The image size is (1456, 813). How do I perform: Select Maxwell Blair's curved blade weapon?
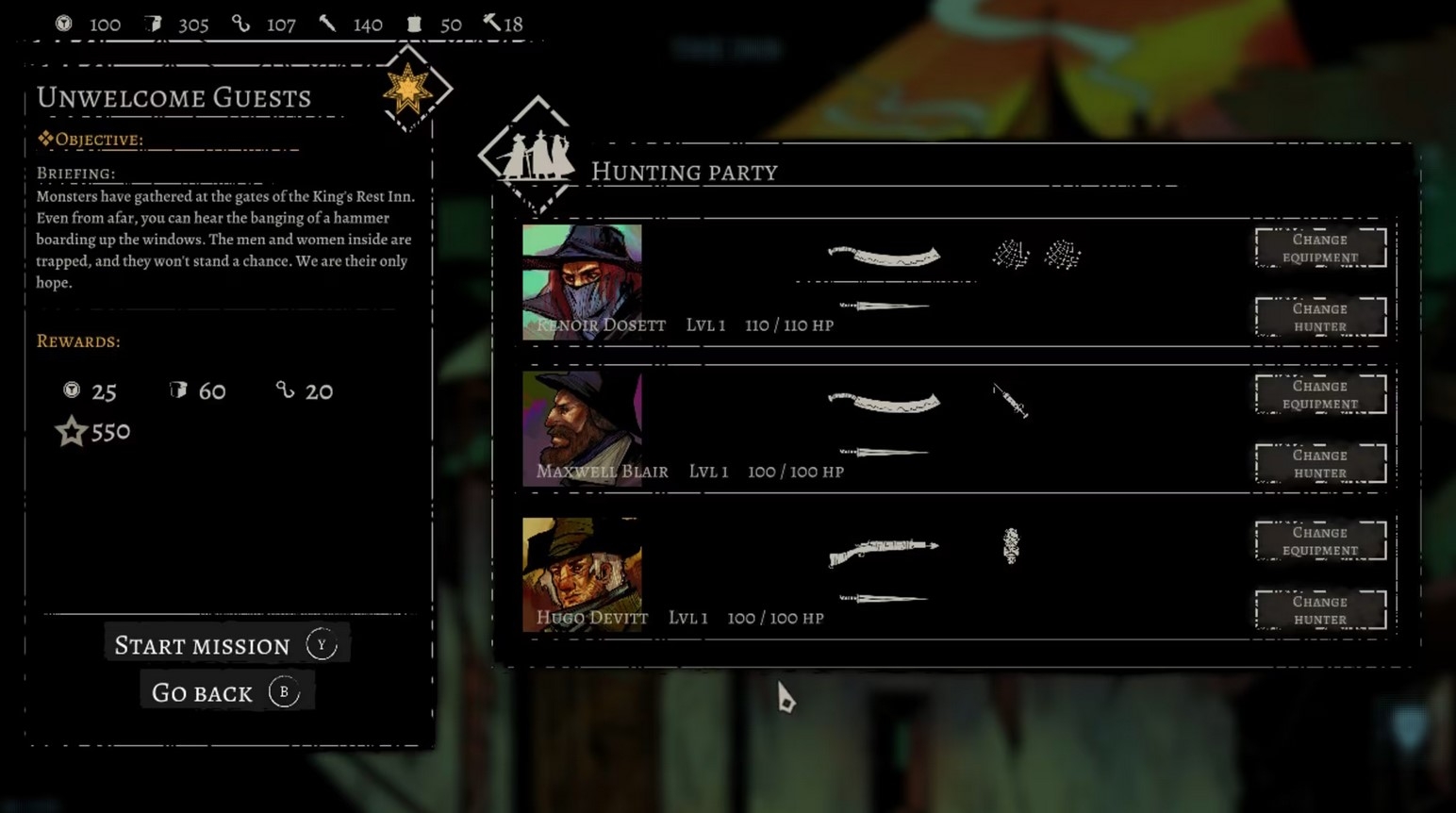point(884,403)
